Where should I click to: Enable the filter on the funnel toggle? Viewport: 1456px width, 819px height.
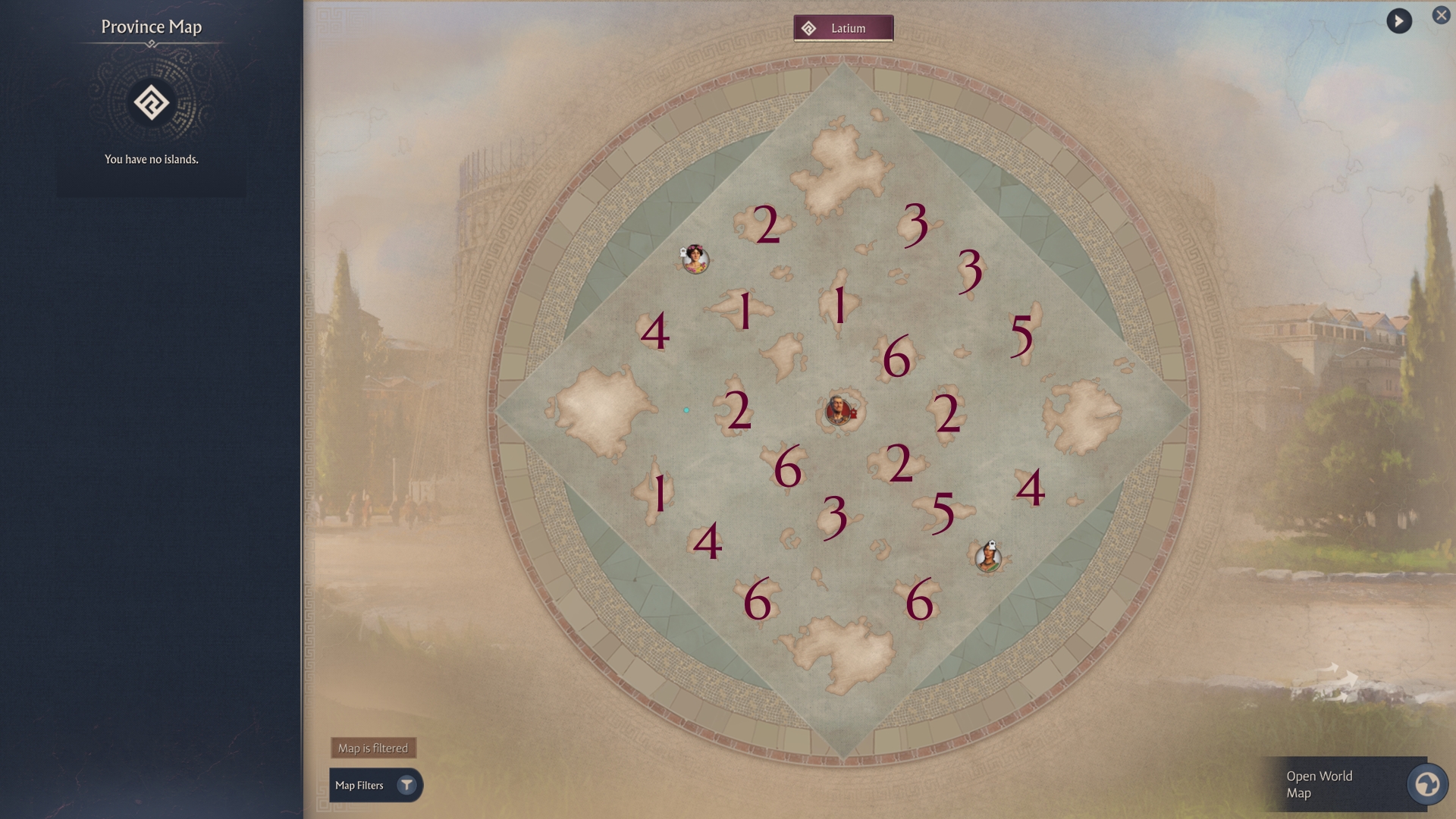408,786
